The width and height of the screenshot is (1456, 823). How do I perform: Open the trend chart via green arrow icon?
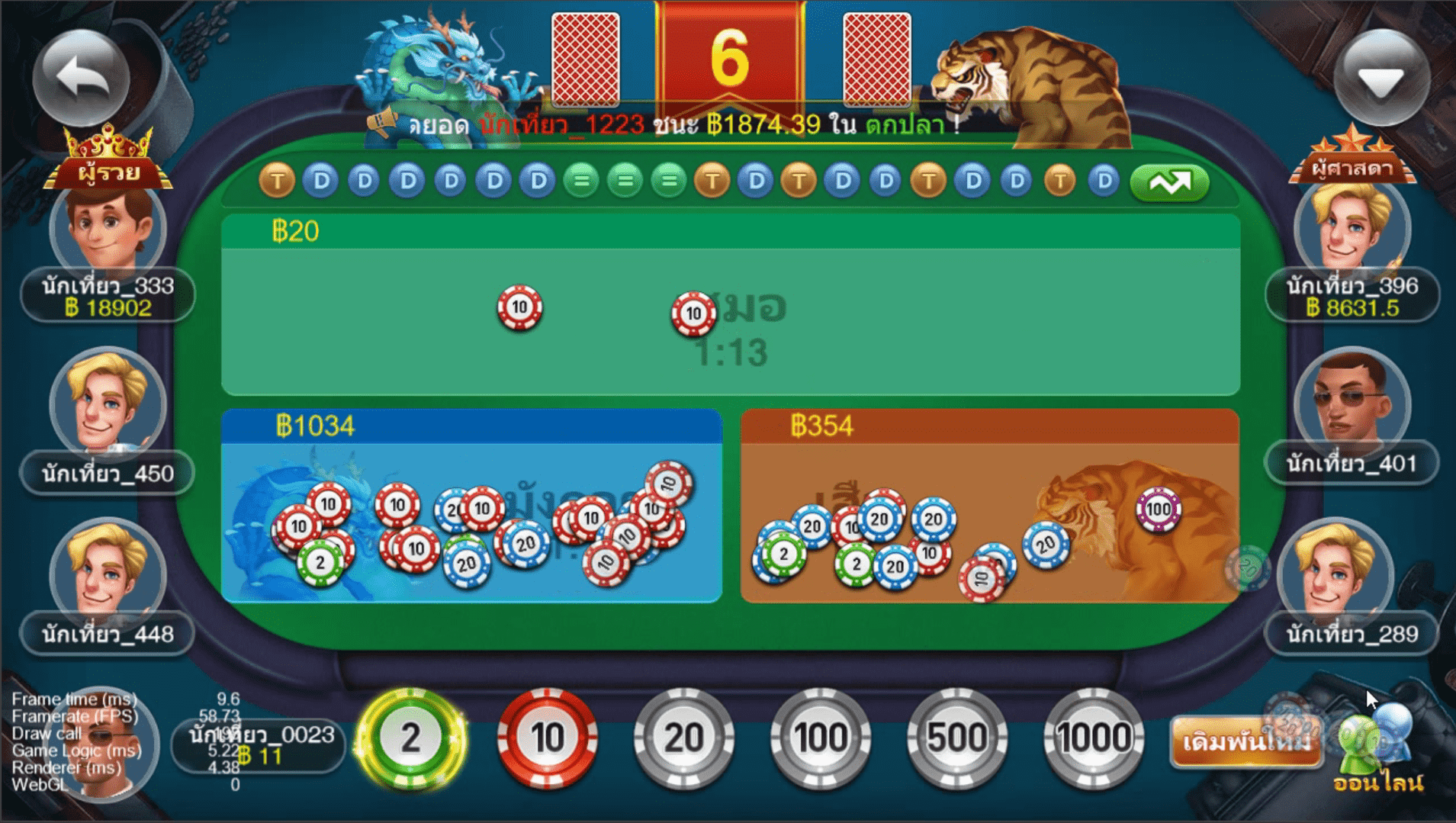1169,182
